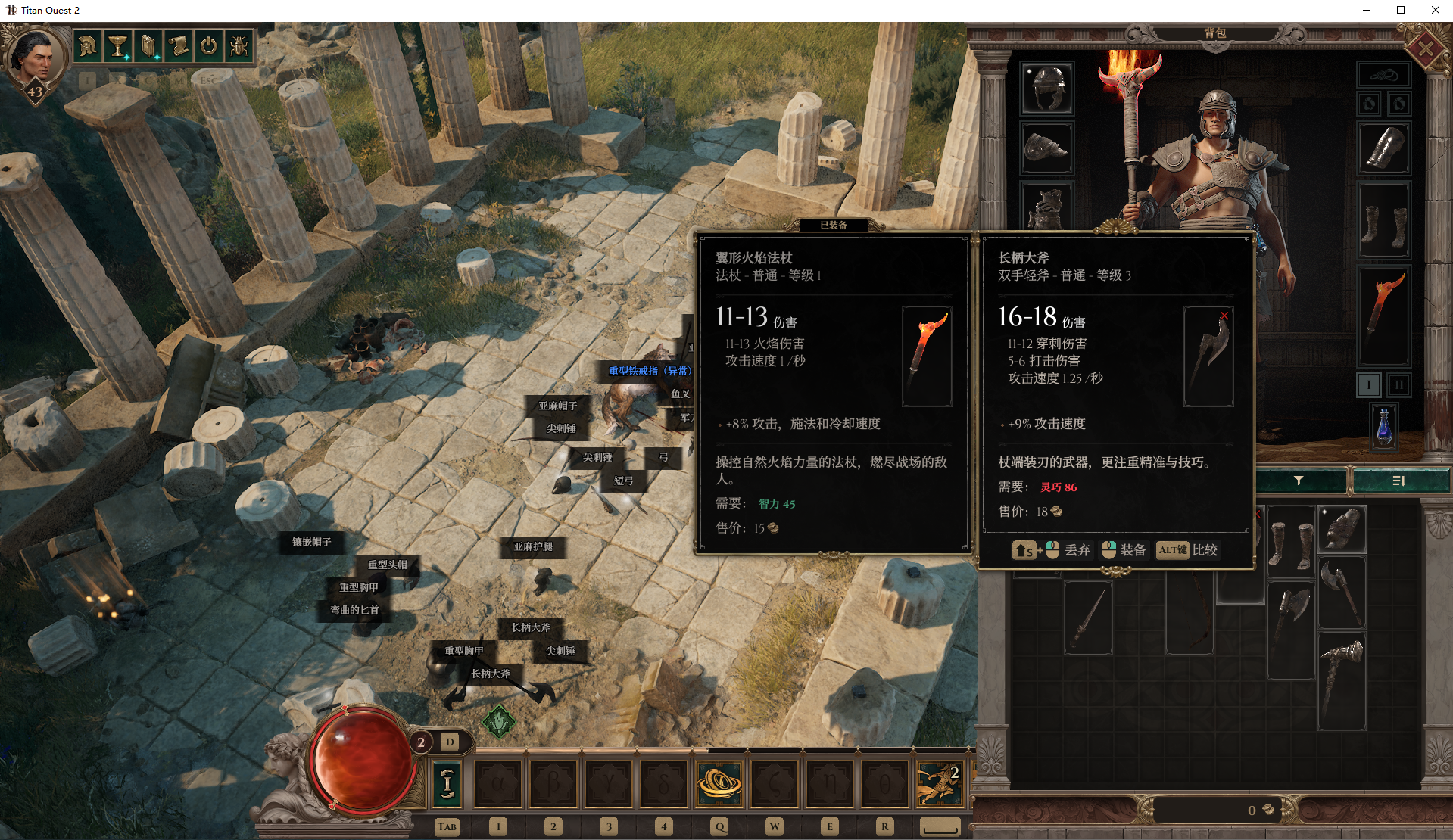Viewport: 1453px width, 840px height.
Task: Switch to weapon set II
Action: coord(1399,385)
